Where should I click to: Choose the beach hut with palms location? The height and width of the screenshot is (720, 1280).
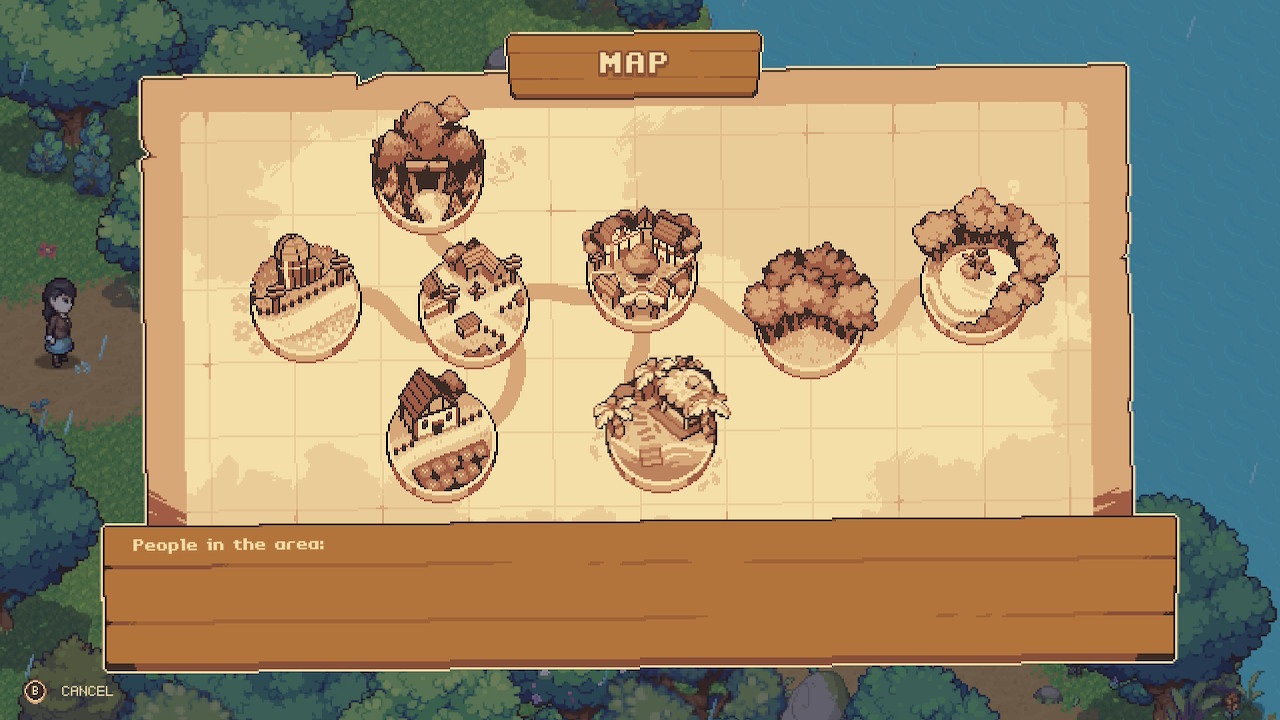coord(661,424)
